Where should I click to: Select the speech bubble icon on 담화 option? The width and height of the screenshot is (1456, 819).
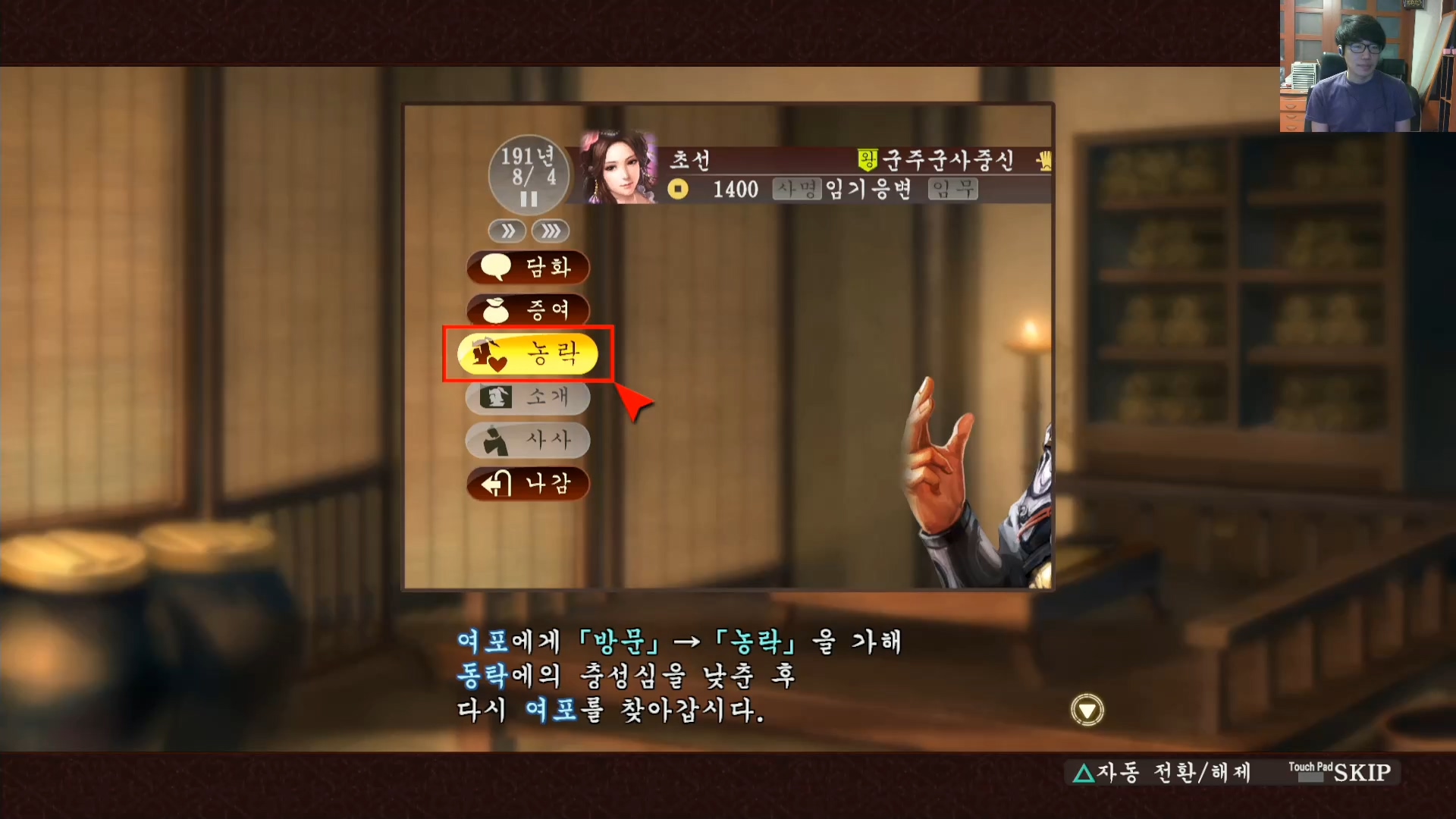497,267
